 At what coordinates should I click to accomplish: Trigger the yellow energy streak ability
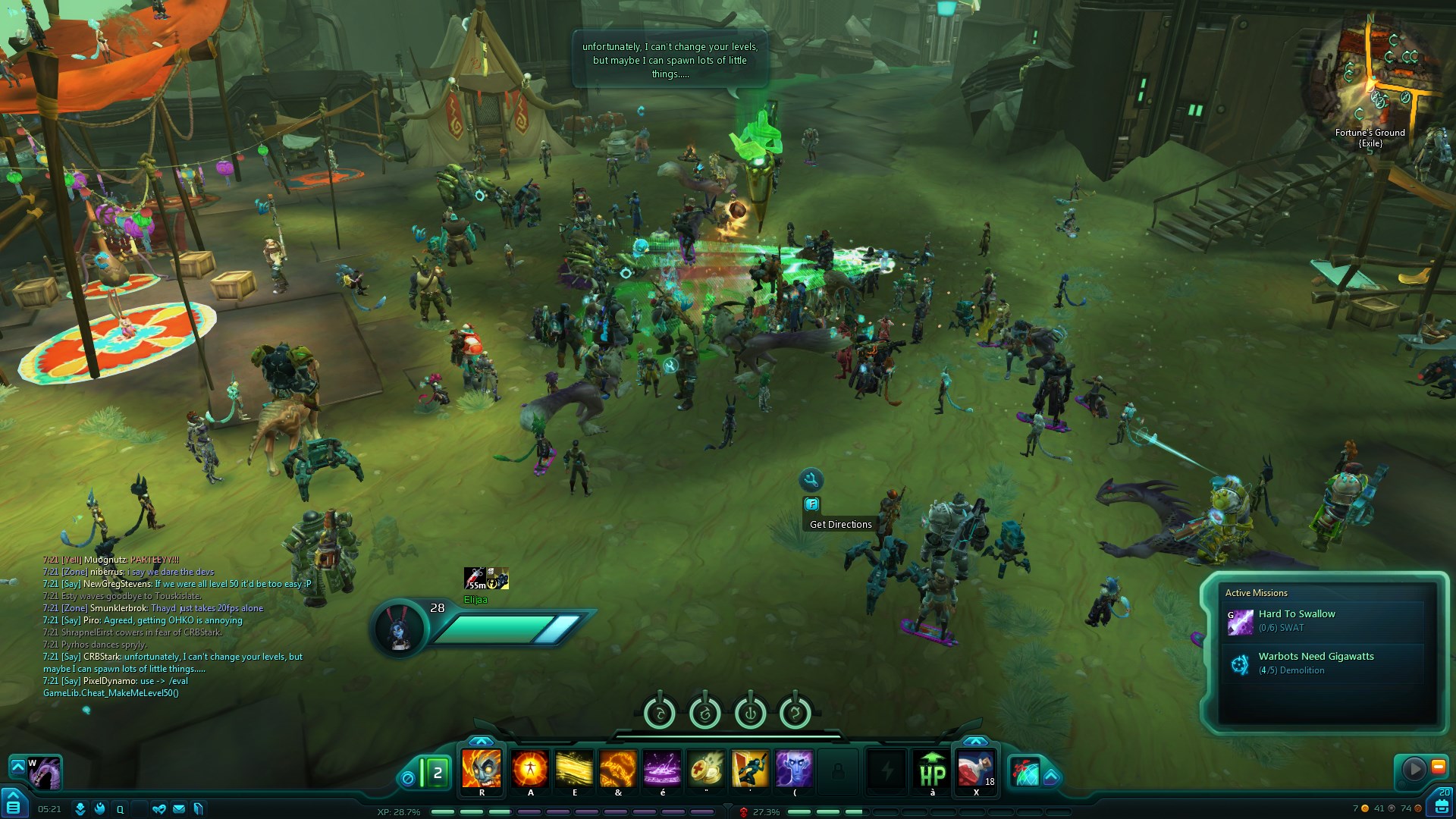(x=574, y=769)
